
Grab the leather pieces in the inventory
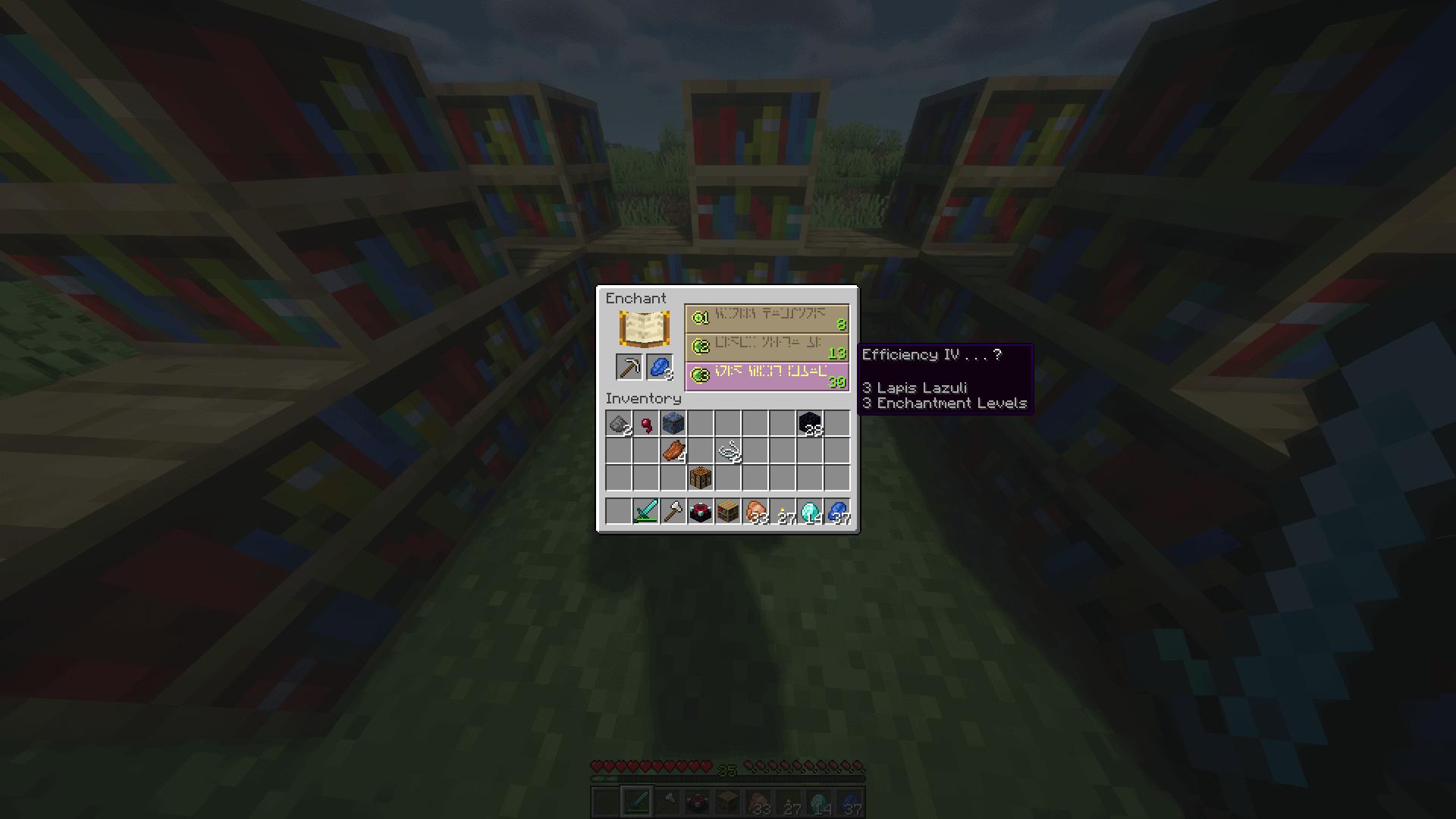pos(673,450)
